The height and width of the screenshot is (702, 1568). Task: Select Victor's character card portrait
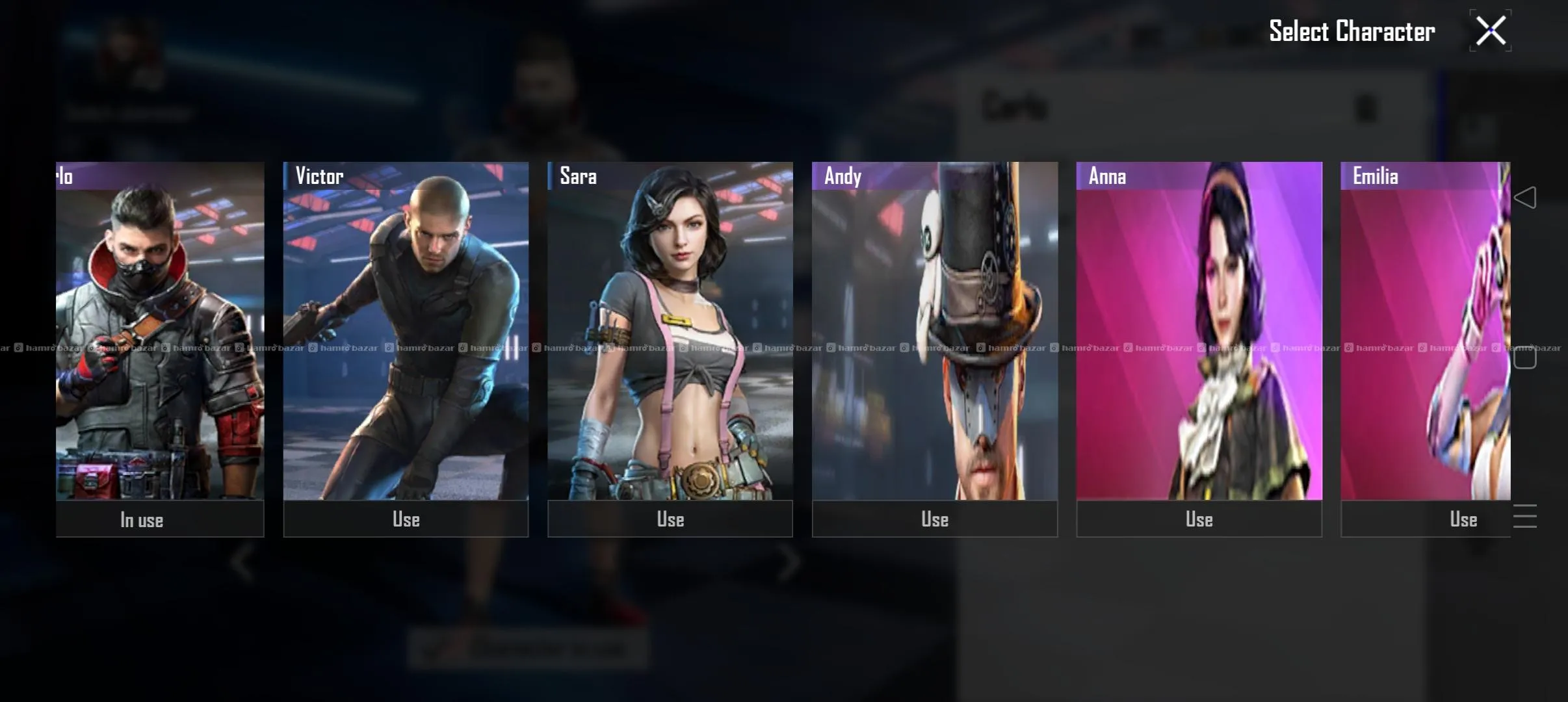click(406, 331)
